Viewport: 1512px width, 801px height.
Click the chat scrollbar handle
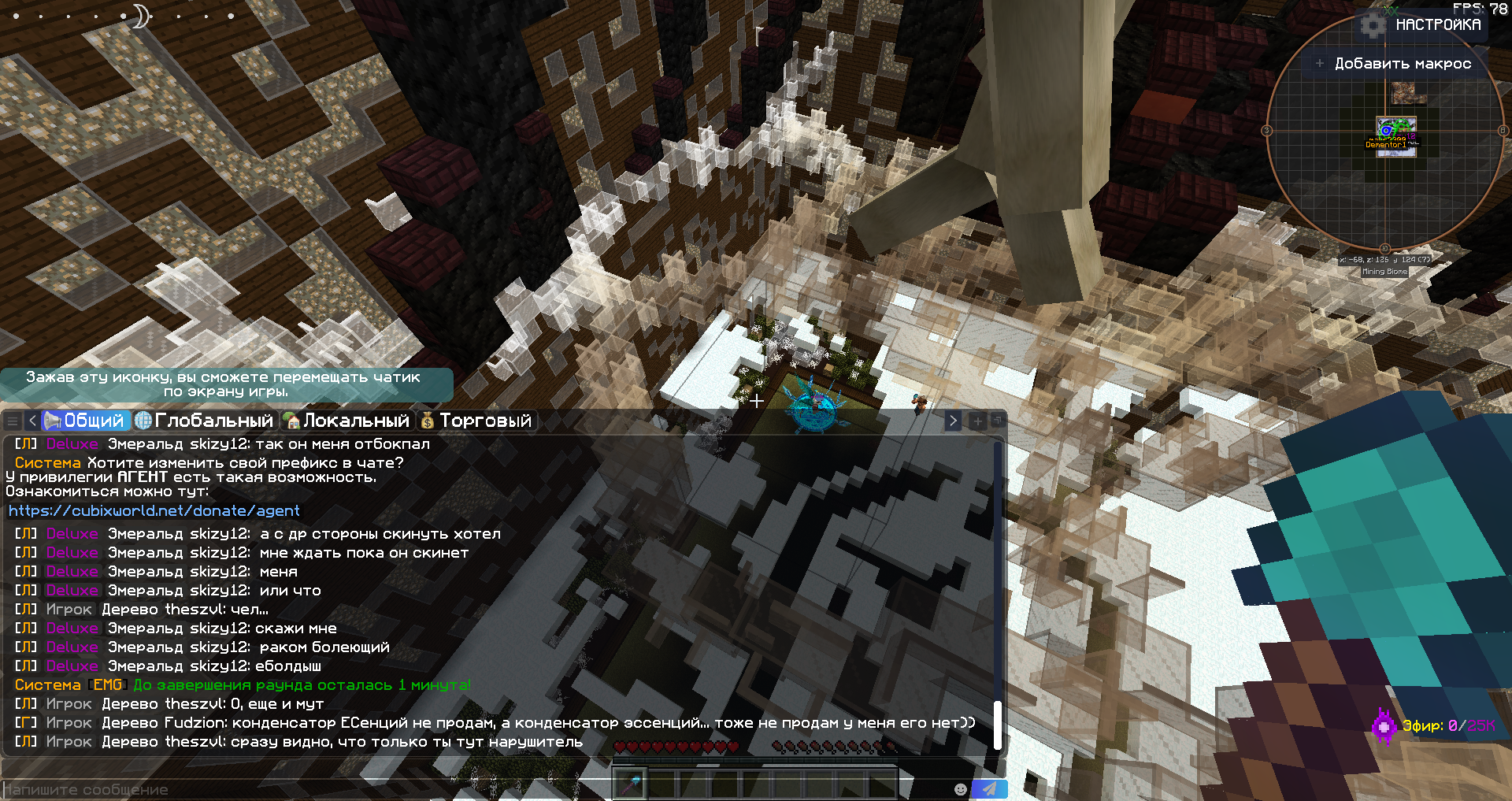998,725
